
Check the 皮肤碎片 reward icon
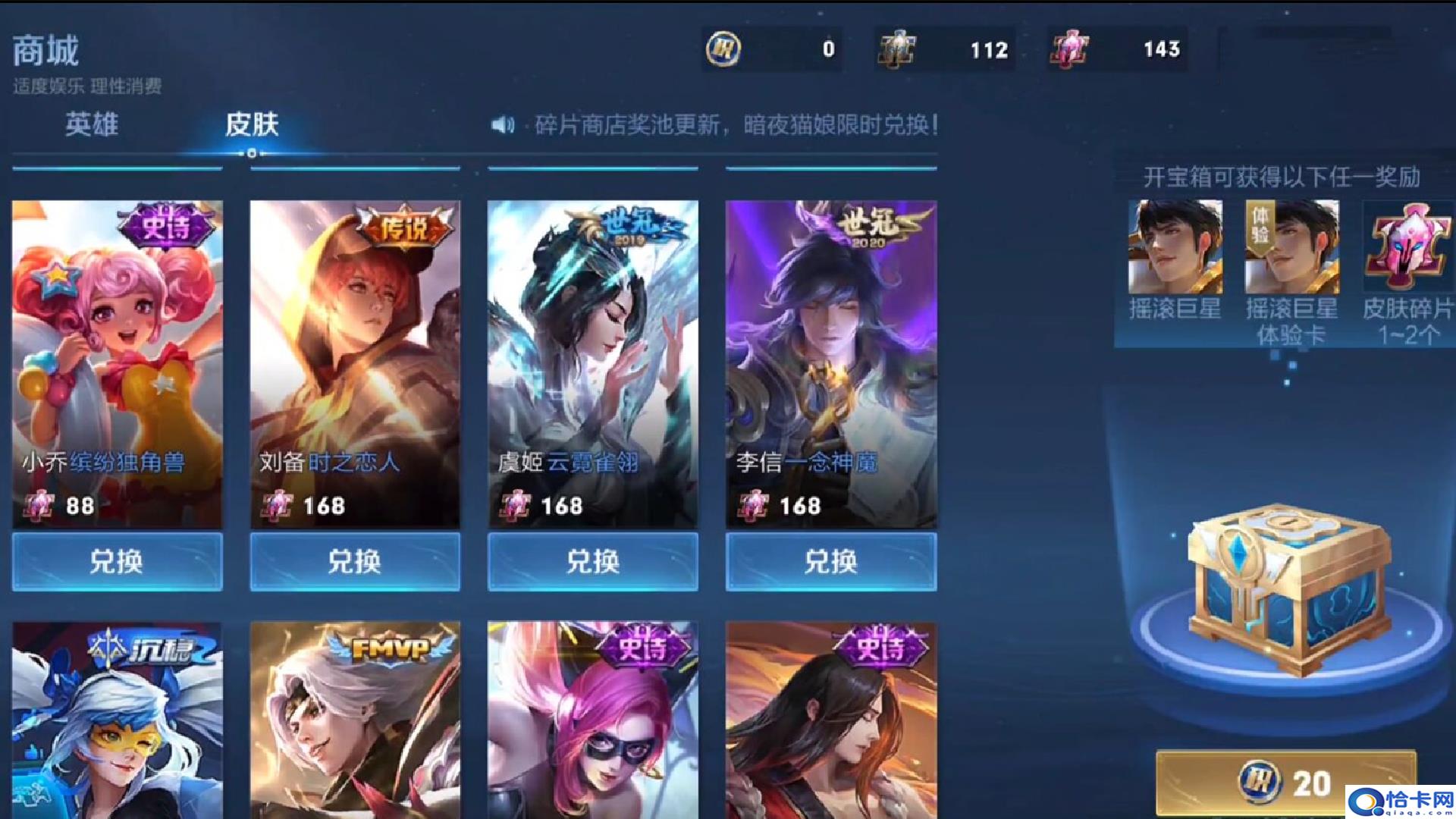point(1407,247)
